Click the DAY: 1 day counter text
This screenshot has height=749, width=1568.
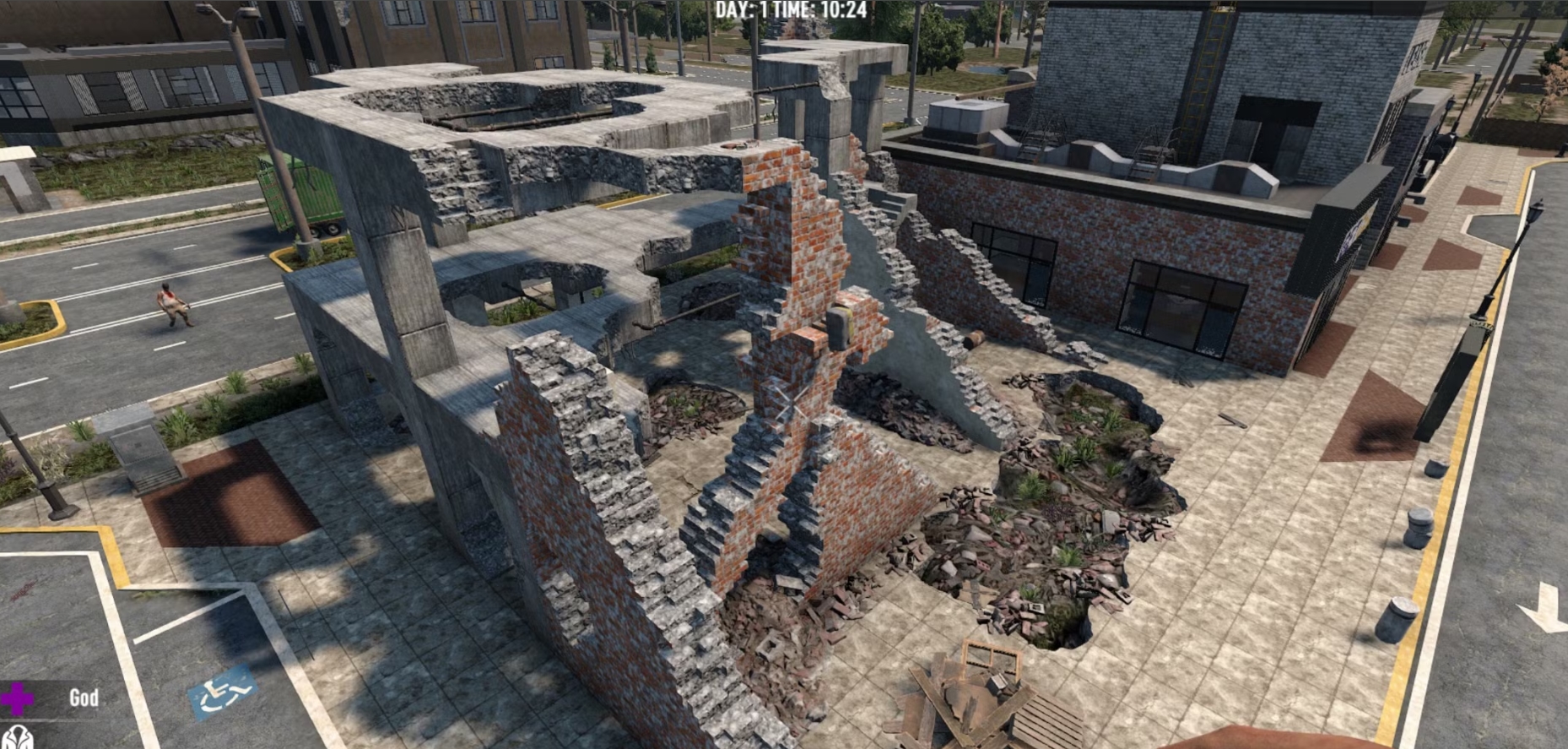coord(741,10)
